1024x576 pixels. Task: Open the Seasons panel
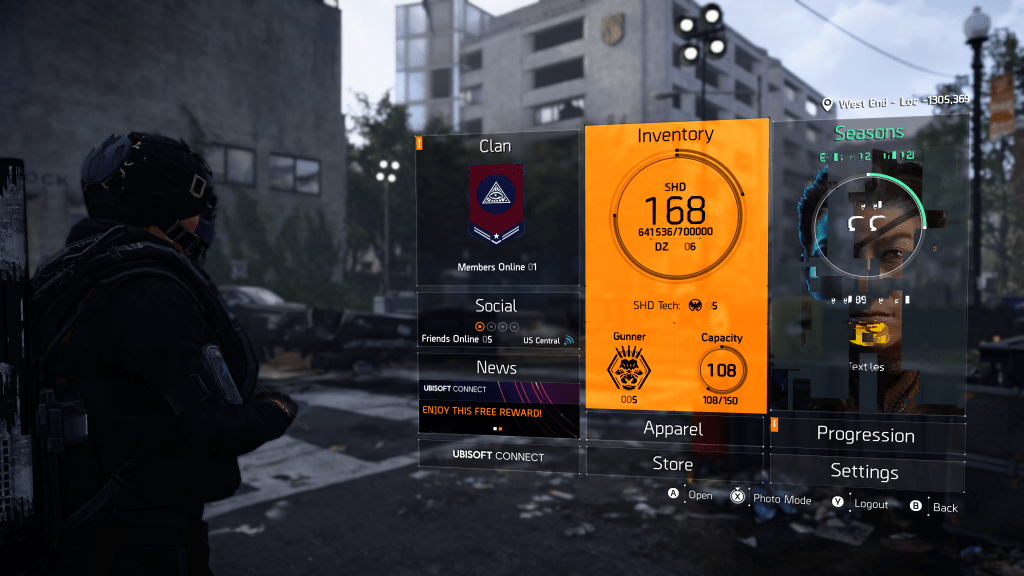click(868, 265)
